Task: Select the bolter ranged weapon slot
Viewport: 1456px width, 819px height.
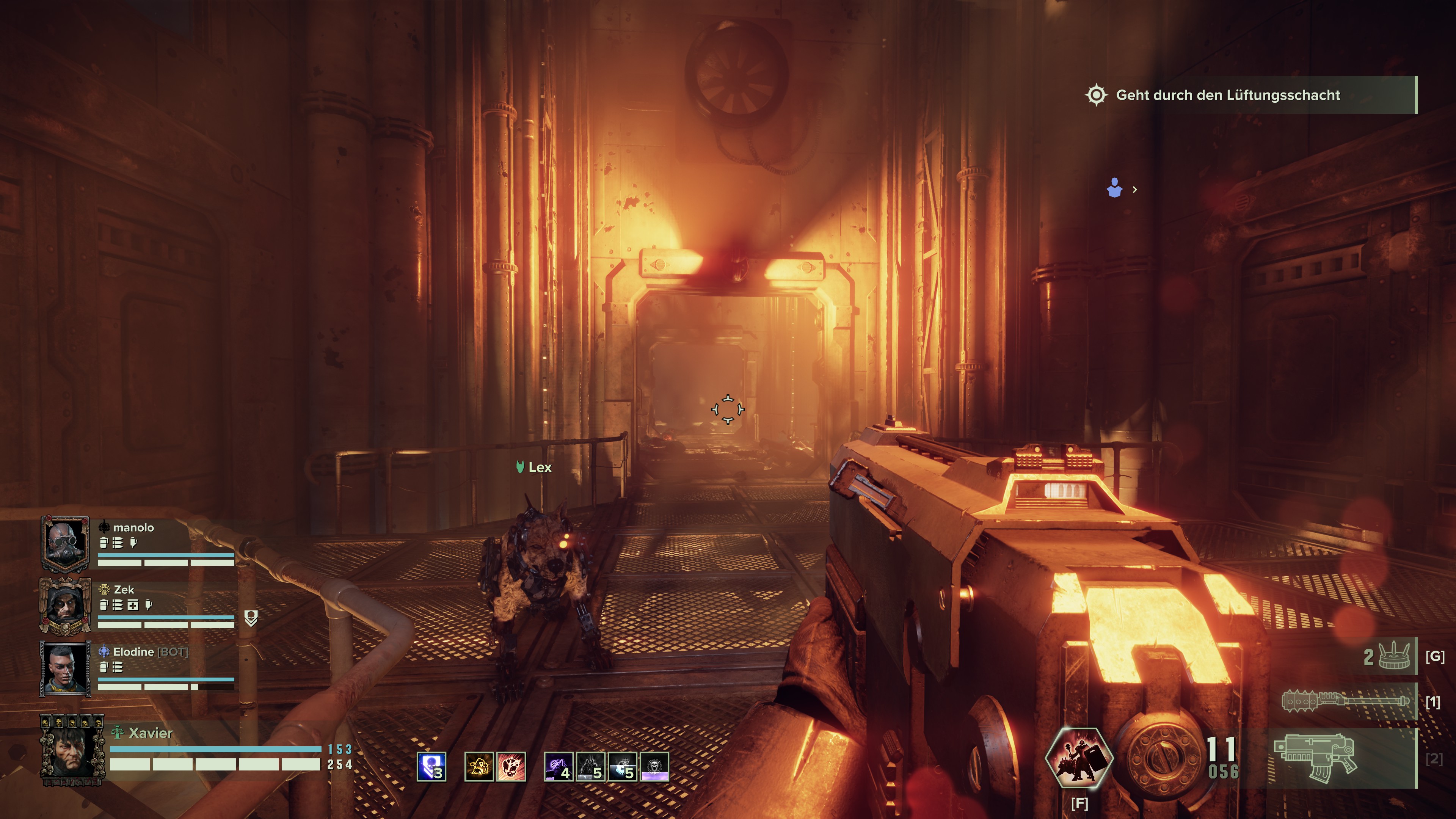Action: (1315, 758)
